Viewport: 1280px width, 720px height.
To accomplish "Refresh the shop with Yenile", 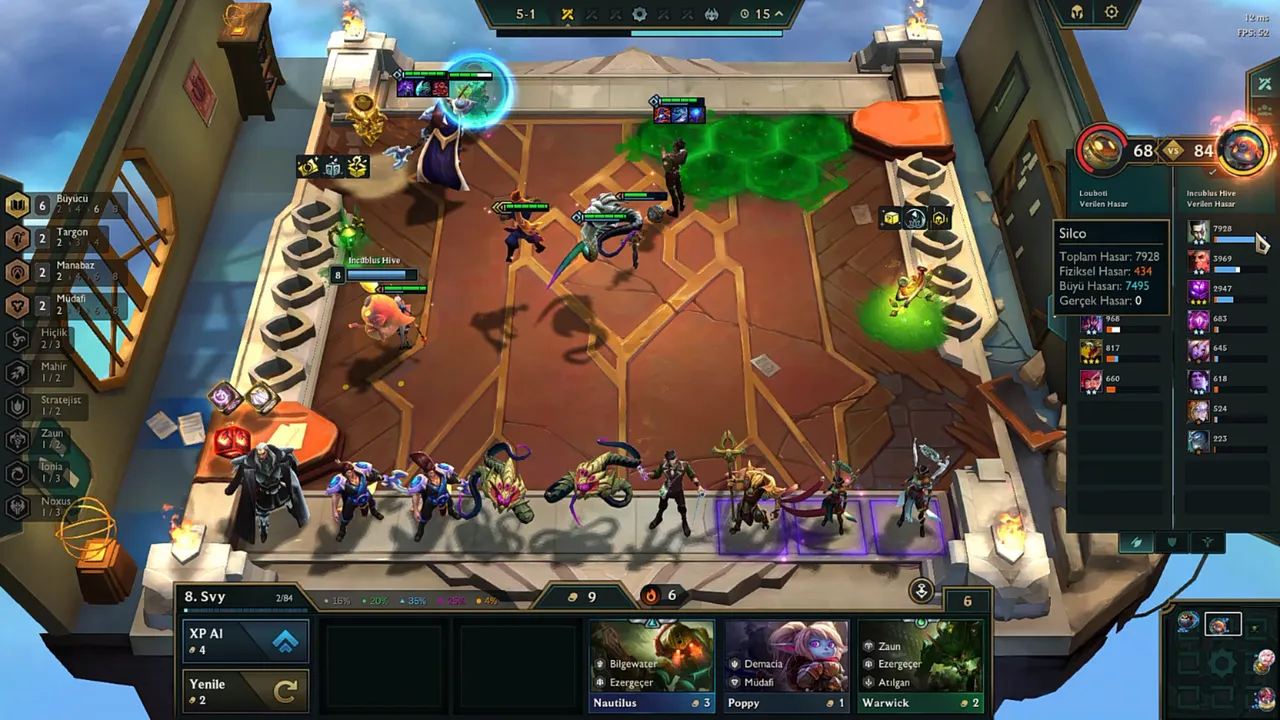I will point(245,690).
